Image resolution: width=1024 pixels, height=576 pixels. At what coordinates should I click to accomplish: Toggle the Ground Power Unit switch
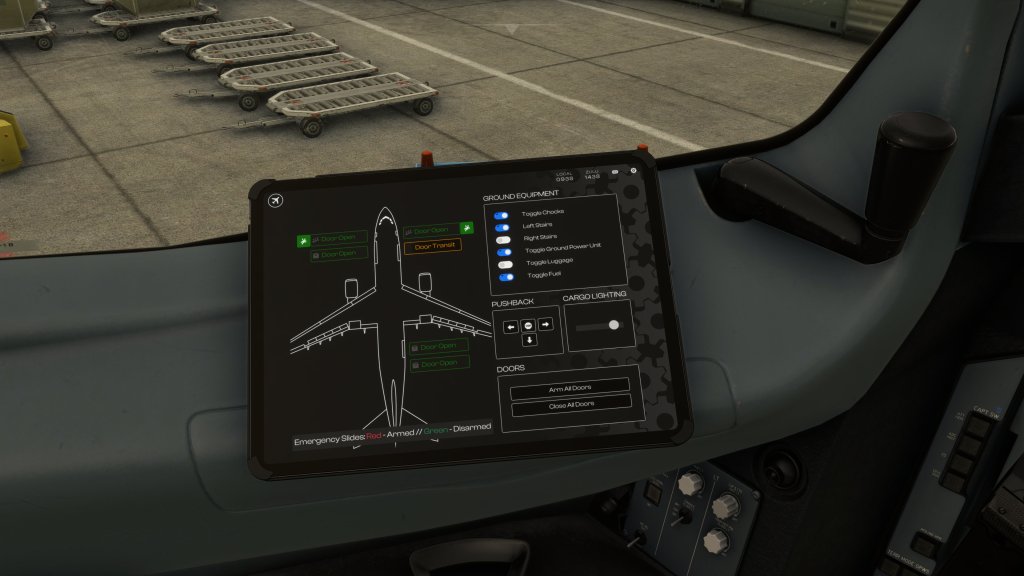point(503,252)
